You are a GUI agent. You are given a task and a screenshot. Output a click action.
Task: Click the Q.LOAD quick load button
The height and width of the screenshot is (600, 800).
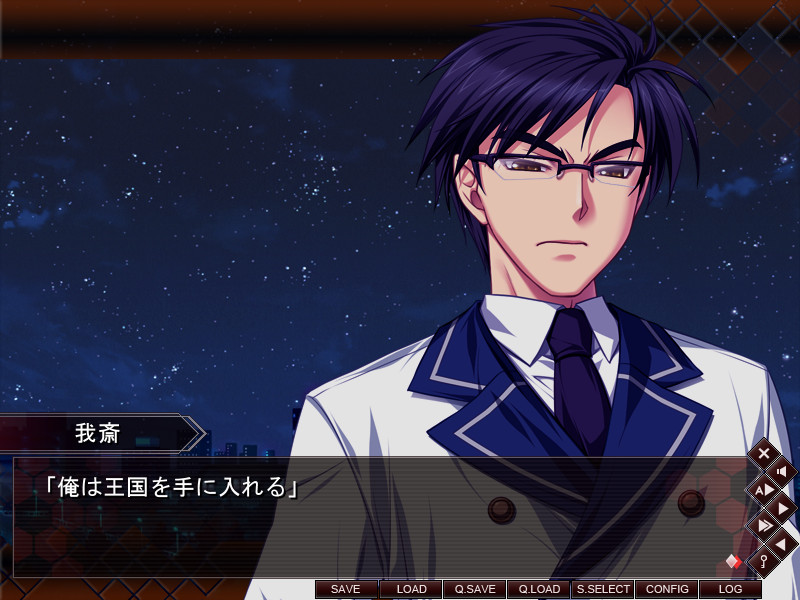(538, 589)
